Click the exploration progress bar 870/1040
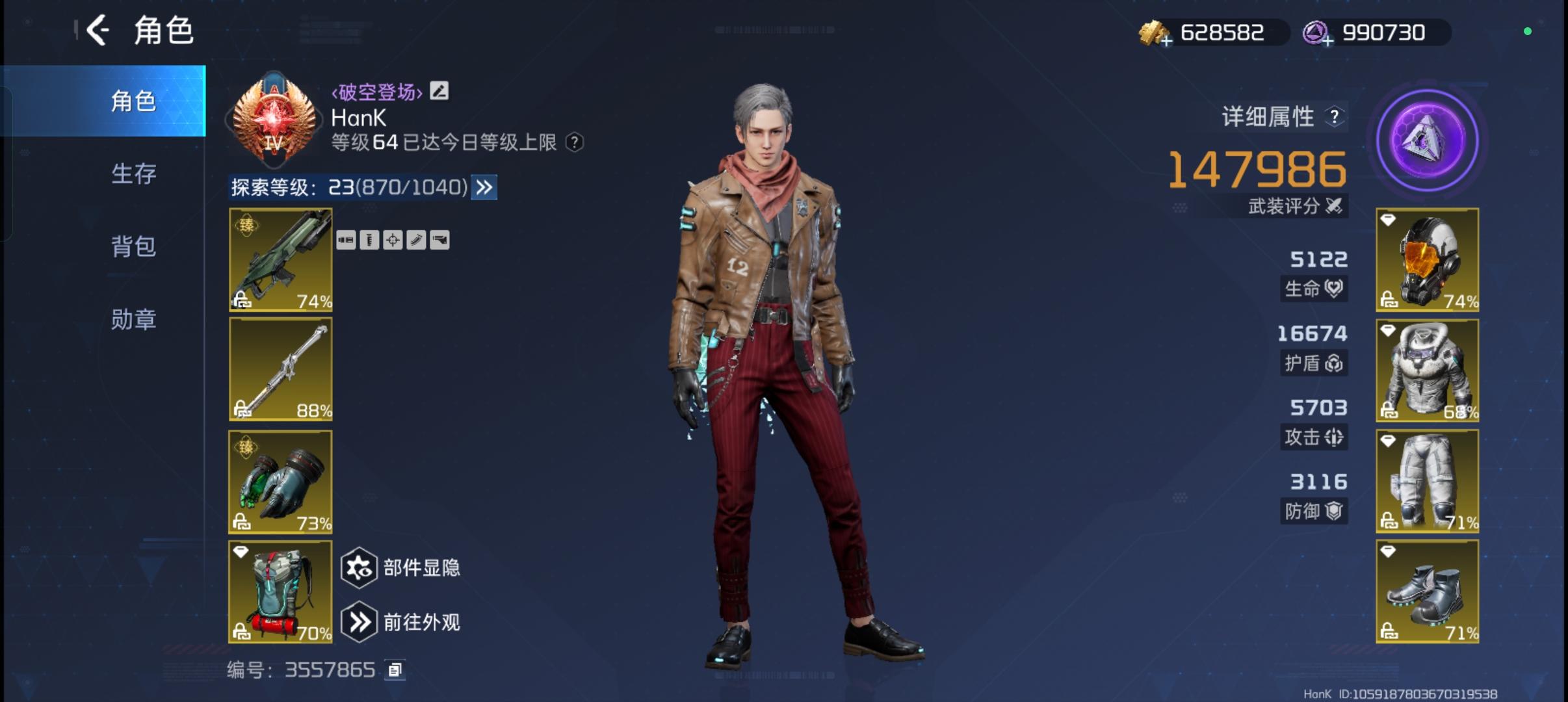Image resolution: width=1568 pixels, height=702 pixels. tap(410, 188)
